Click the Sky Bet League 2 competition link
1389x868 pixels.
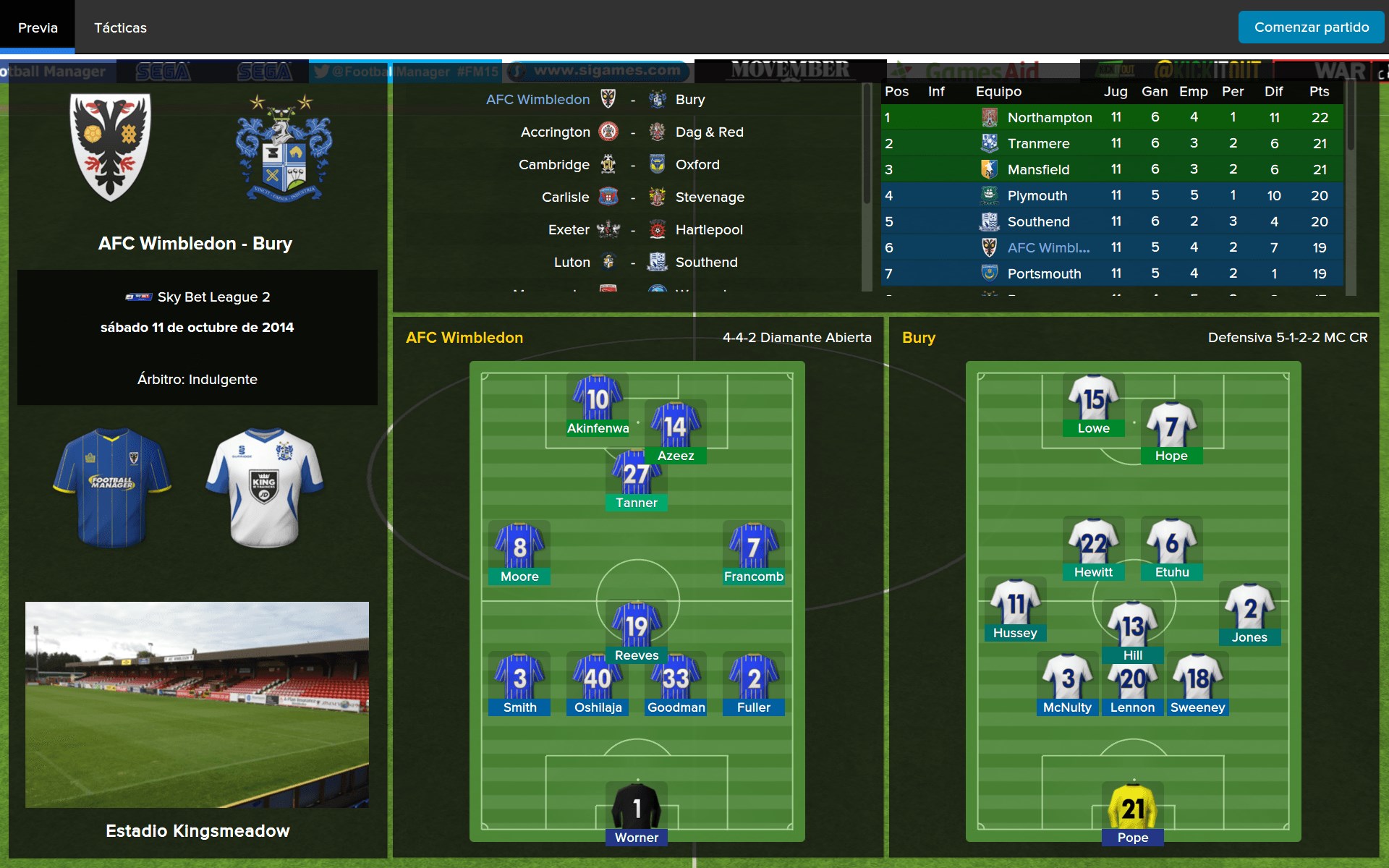pyautogui.click(x=213, y=297)
